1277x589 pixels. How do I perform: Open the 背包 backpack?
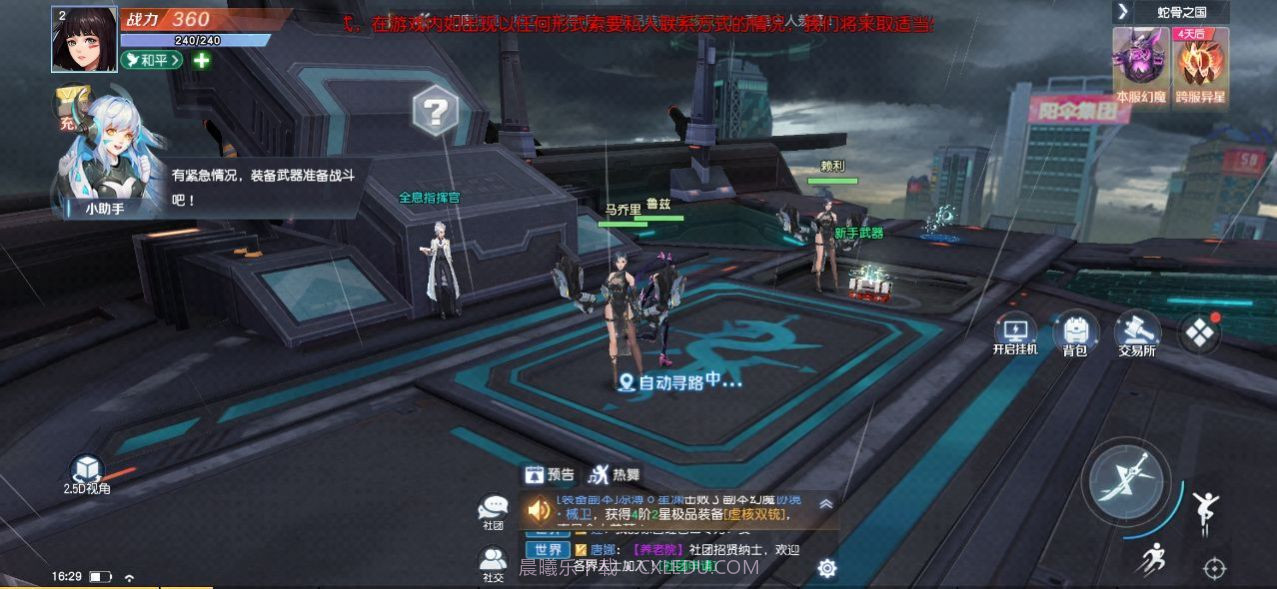(x=1075, y=333)
